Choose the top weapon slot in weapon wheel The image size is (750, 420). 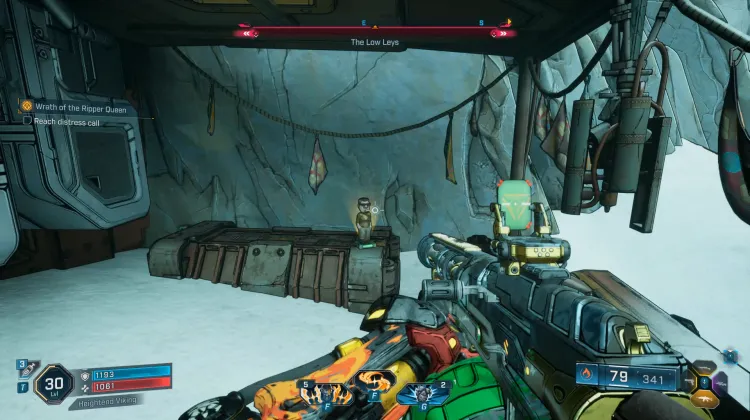coord(704,366)
